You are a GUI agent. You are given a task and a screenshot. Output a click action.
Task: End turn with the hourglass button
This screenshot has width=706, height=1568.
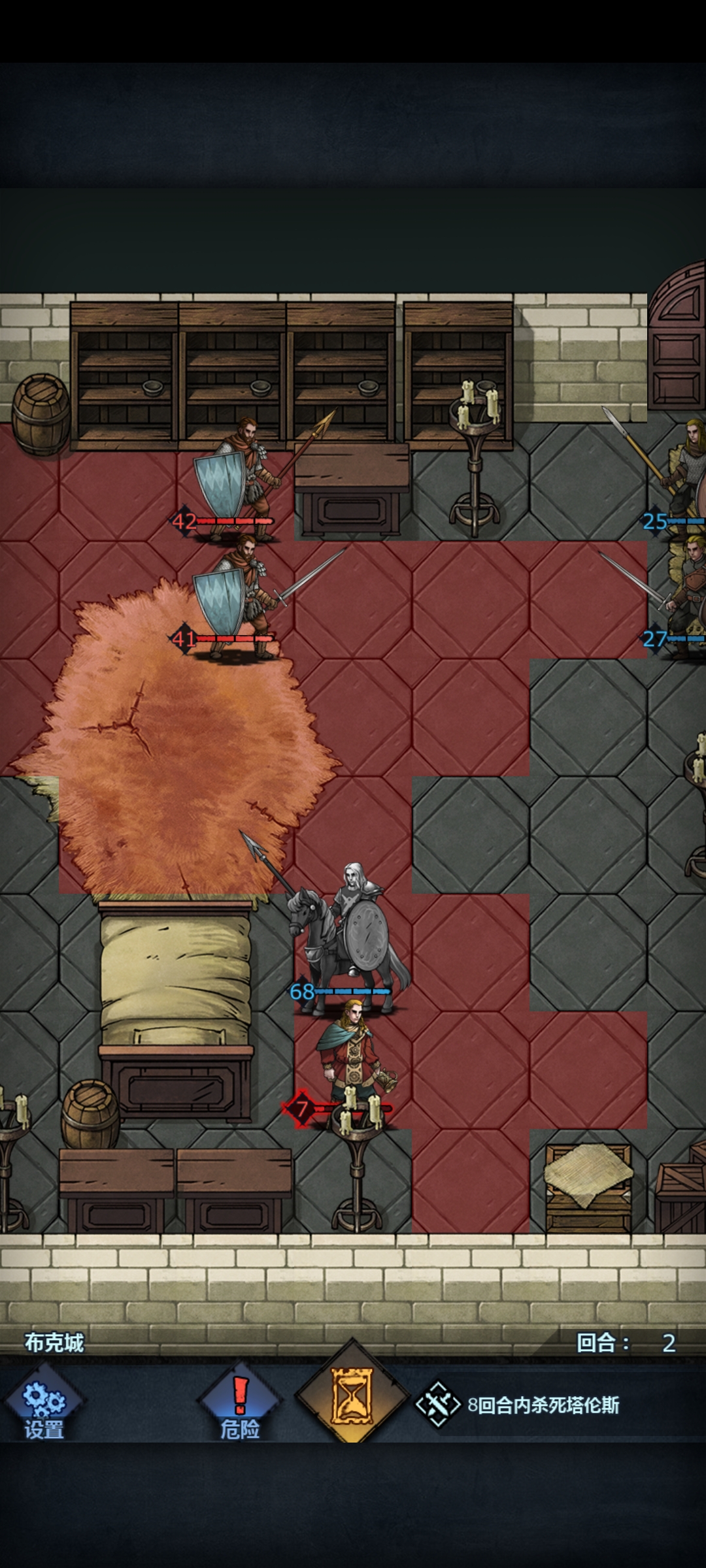point(352,1398)
